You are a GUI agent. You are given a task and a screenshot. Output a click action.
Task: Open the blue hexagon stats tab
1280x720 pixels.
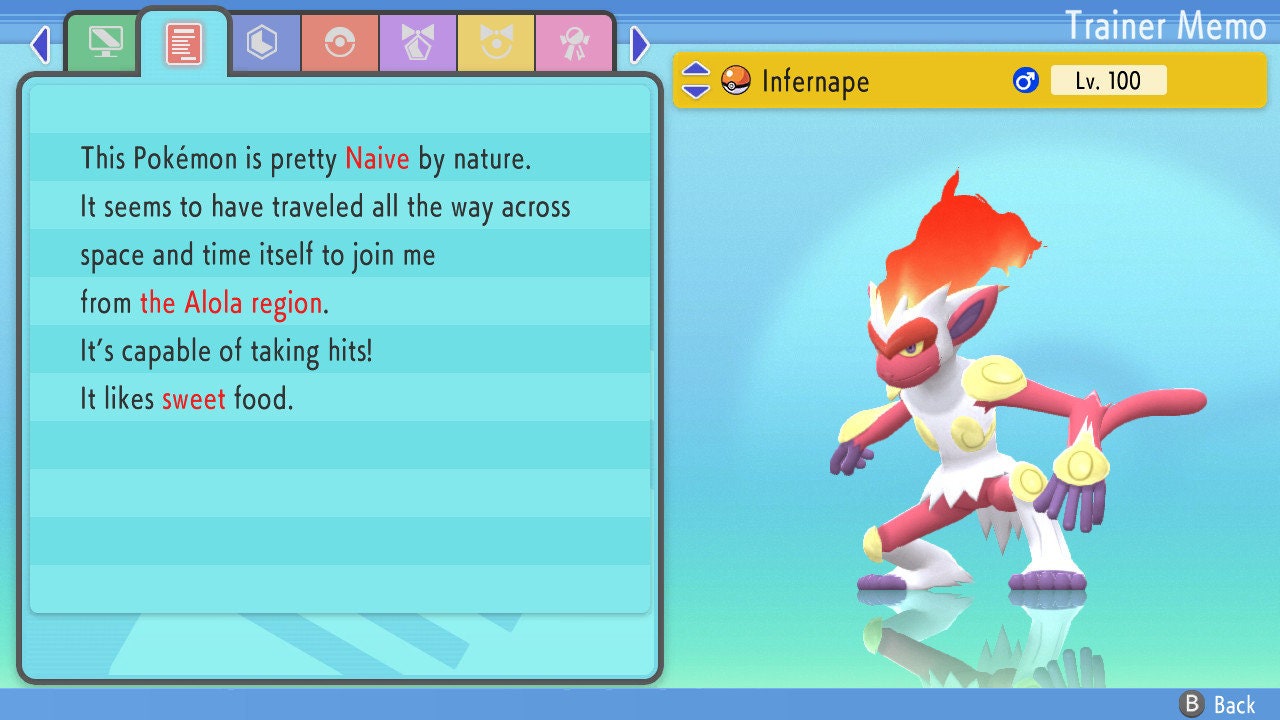pos(262,43)
